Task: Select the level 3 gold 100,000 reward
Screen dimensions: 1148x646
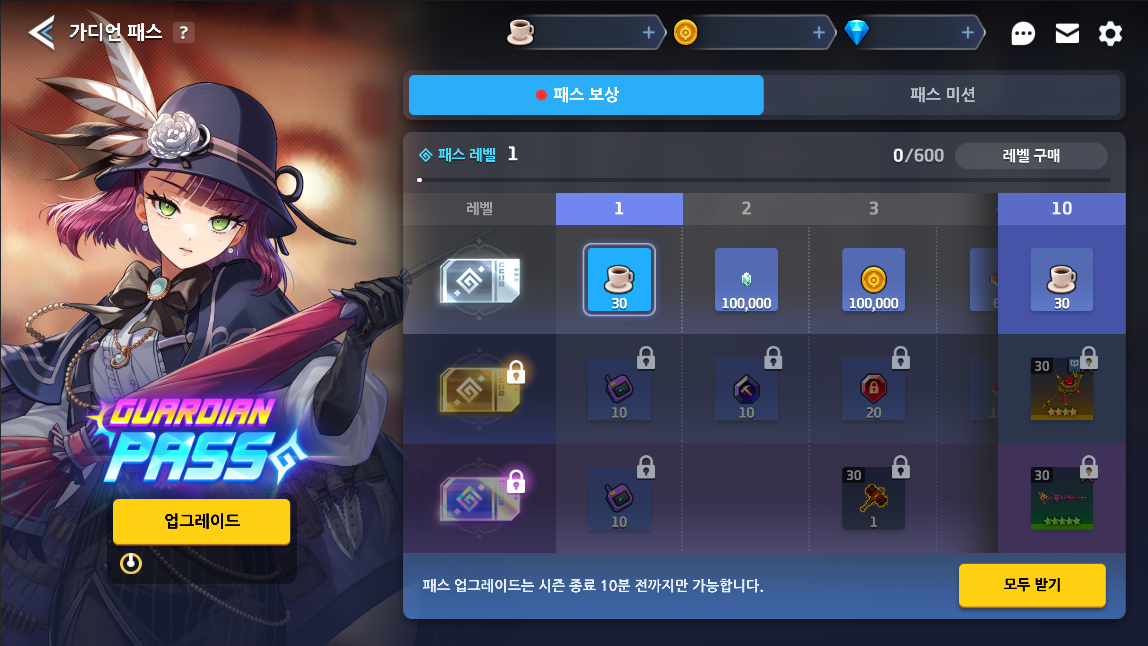Action: pos(873,280)
